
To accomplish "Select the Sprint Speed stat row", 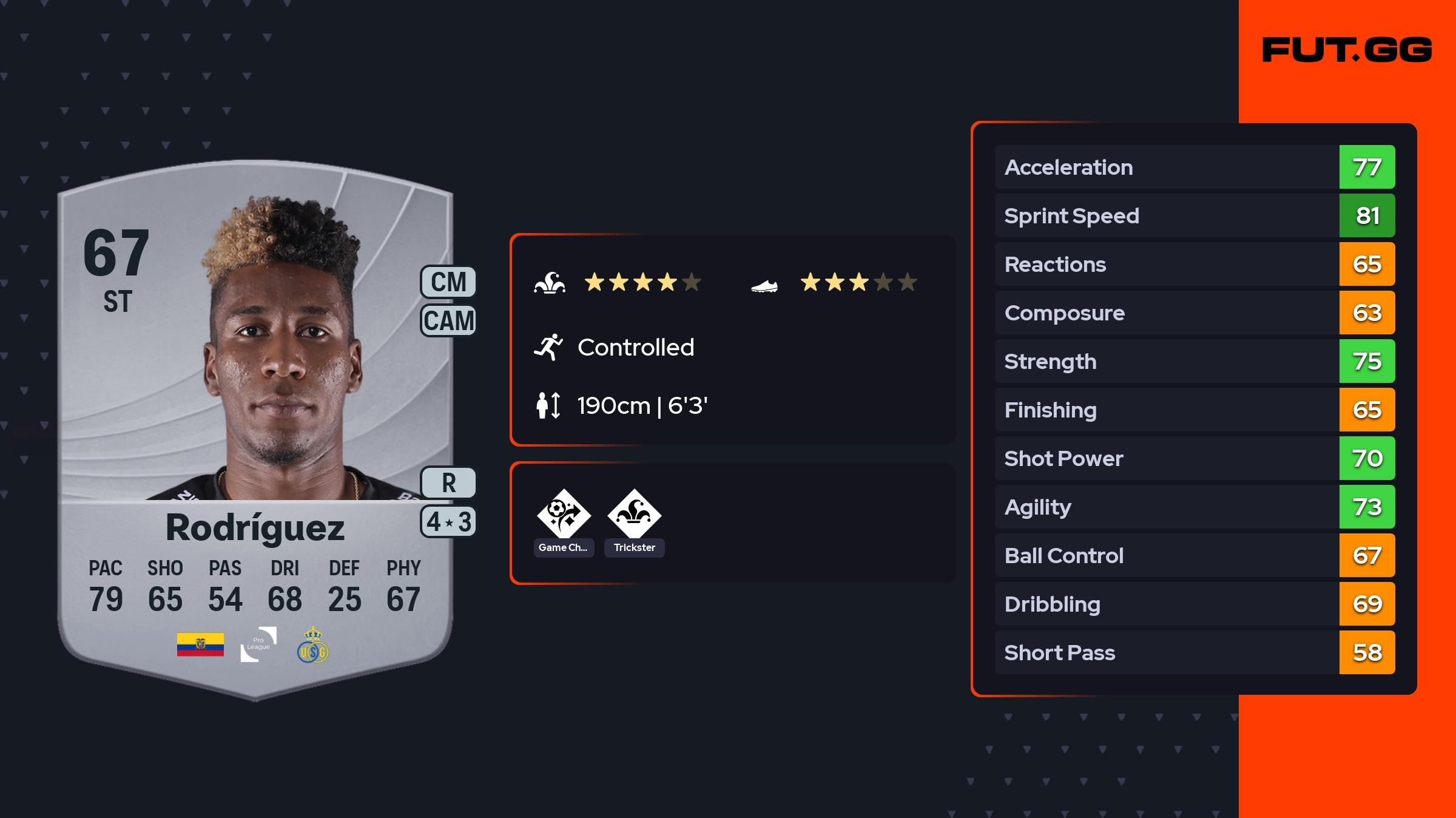I will coord(1194,216).
